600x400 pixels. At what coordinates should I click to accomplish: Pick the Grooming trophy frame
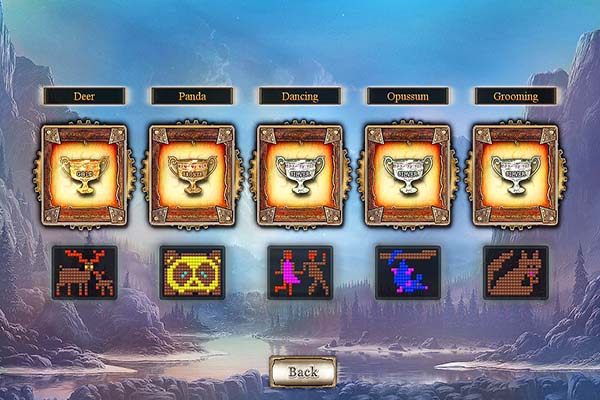click(516, 175)
